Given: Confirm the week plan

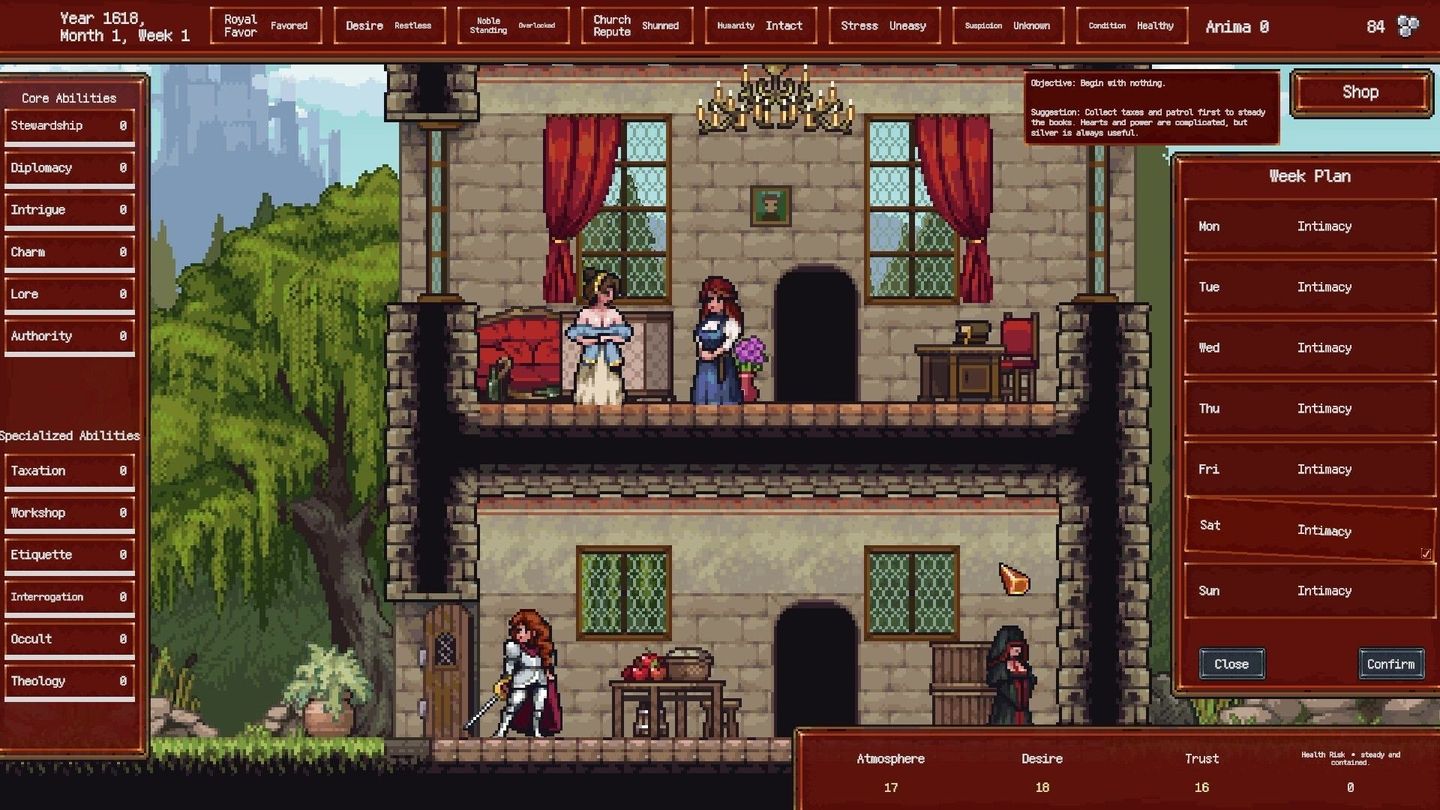Looking at the screenshot, I should pos(1391,663).
